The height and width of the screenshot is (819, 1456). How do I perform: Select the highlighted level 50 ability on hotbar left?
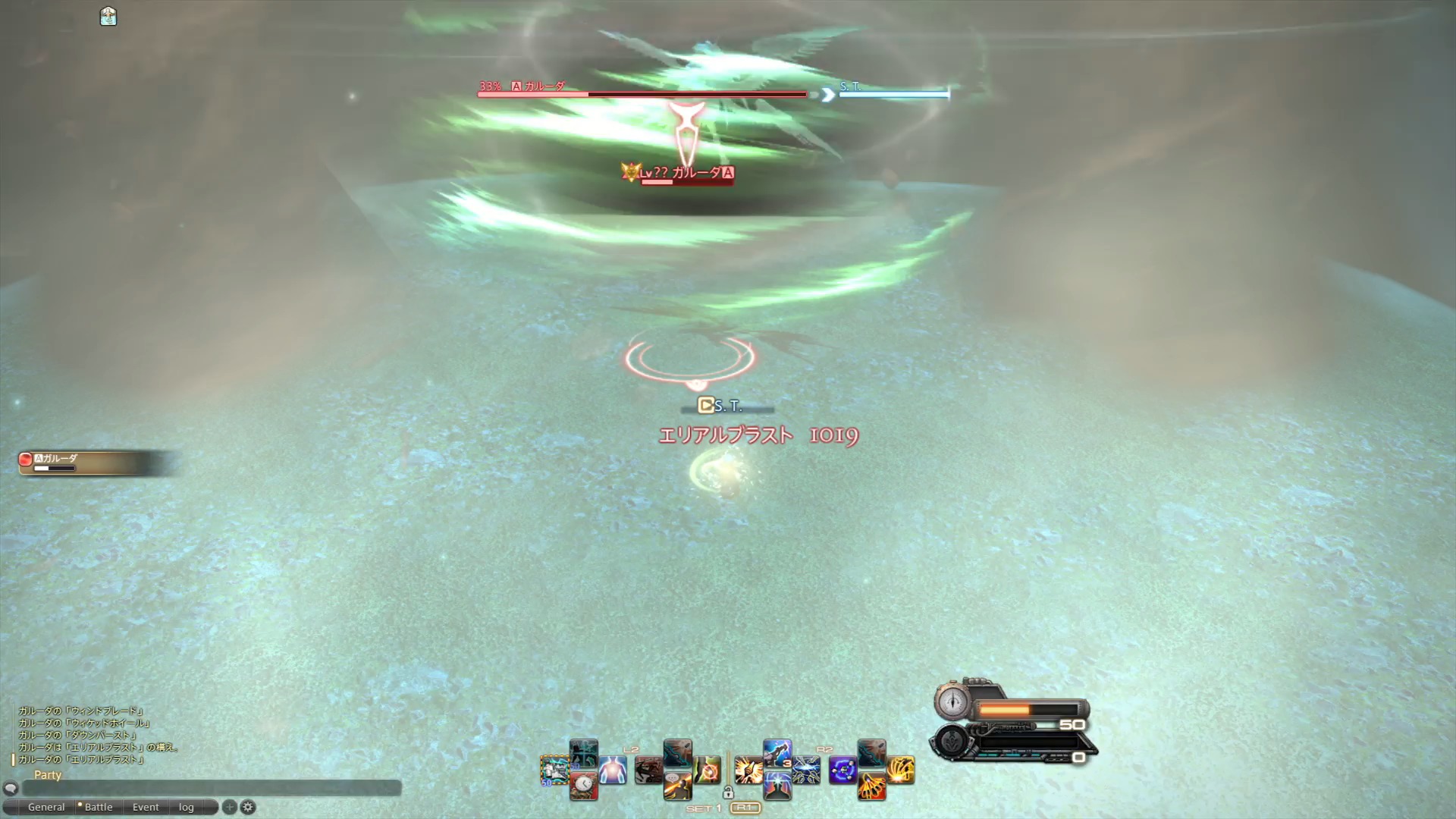click(556, 771)
